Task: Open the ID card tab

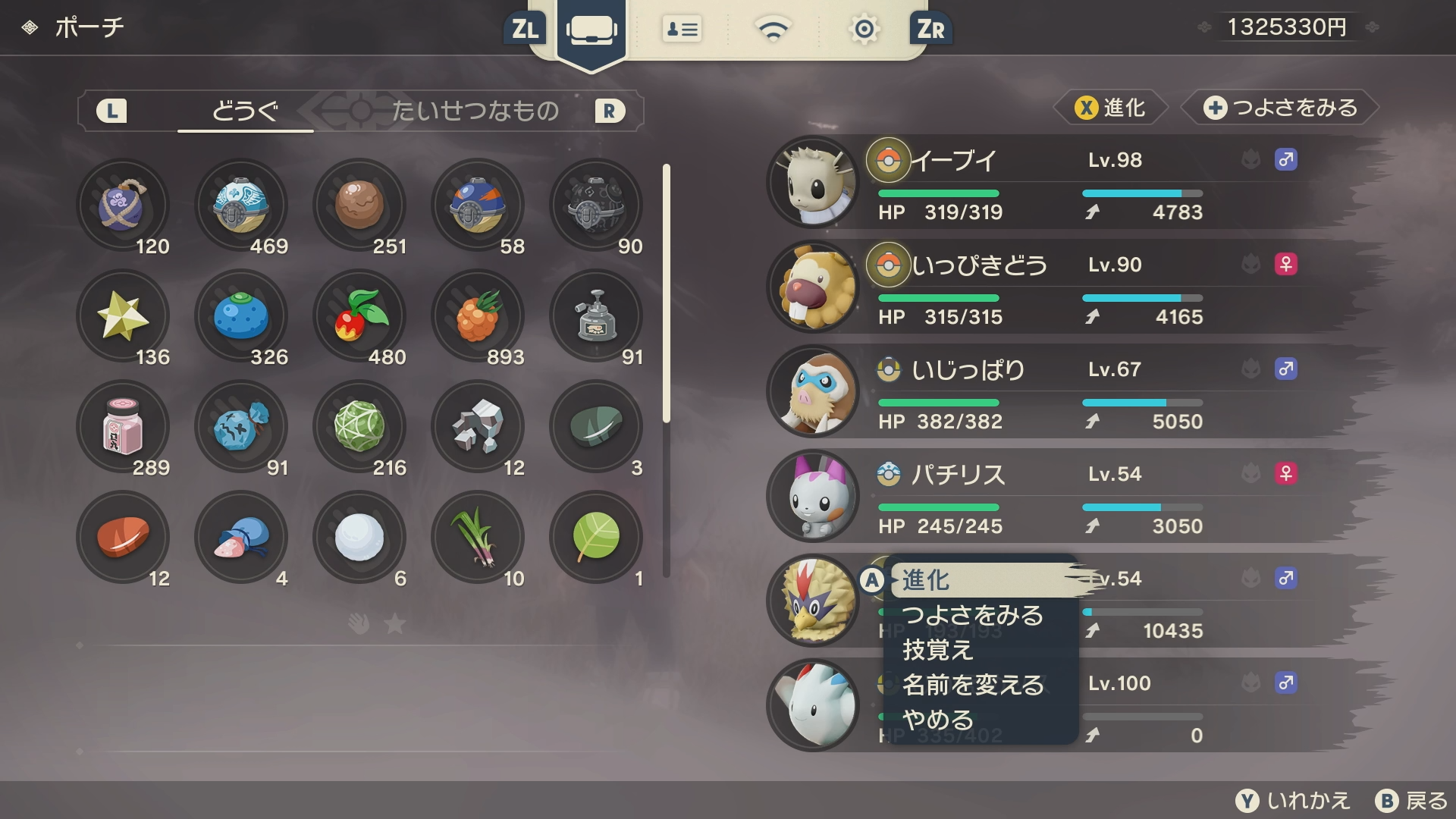Action: tap(682, 30)
